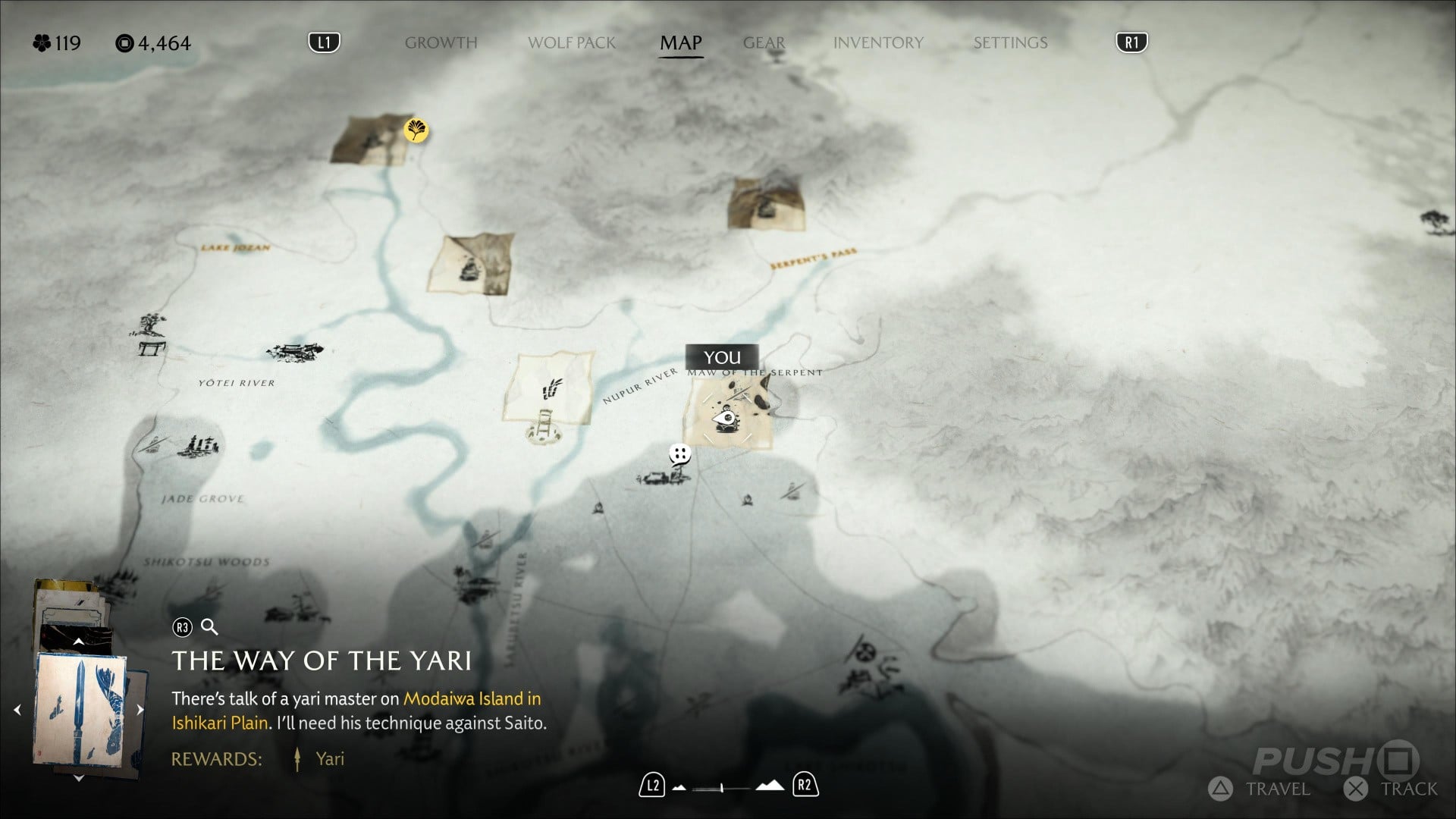Choose the reed map card by Nupur River

pos(549,388)
